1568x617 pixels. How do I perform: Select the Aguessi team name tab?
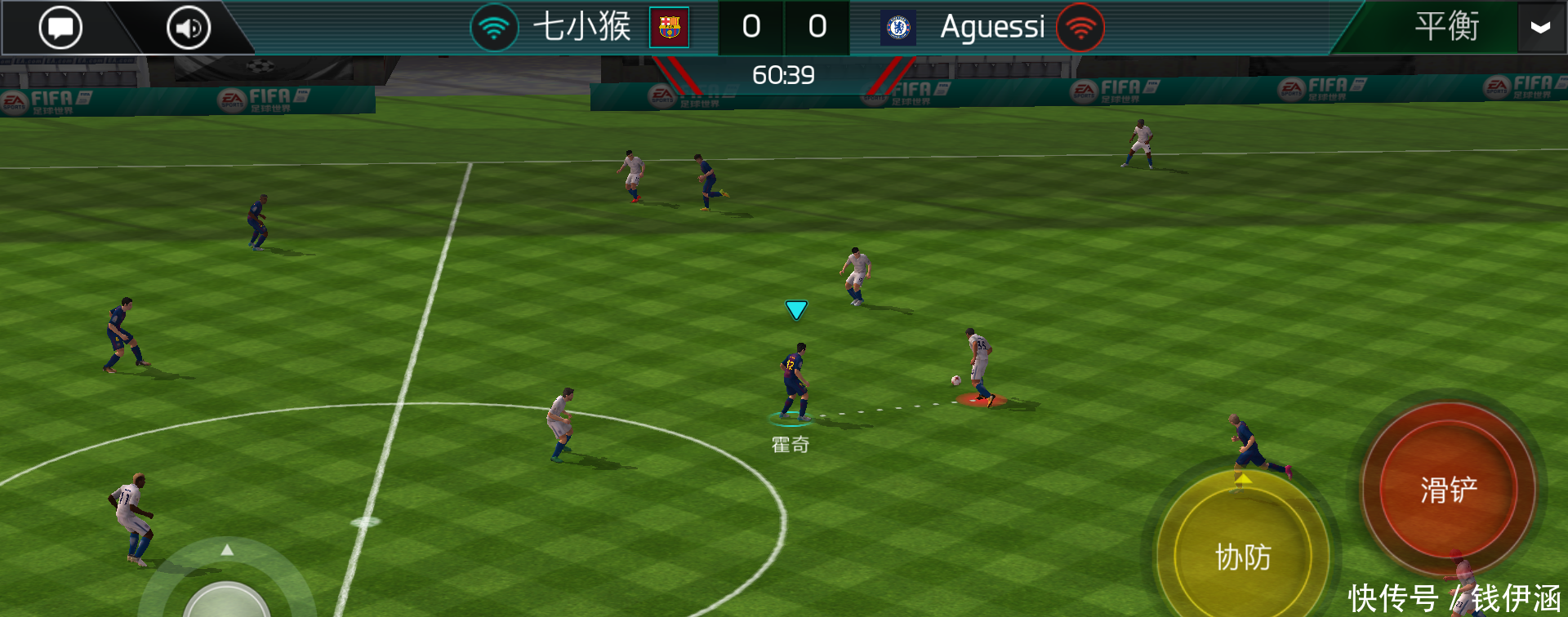(x=993, y=27)
